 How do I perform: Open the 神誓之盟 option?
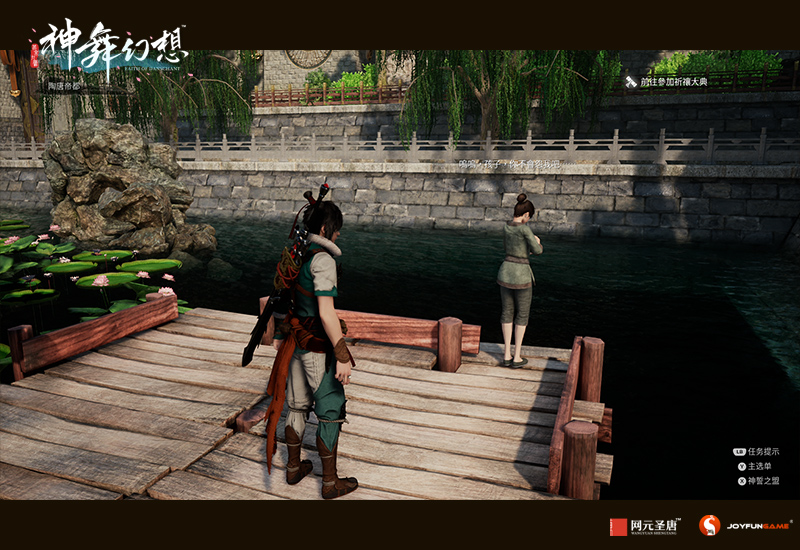coord(763,481)
